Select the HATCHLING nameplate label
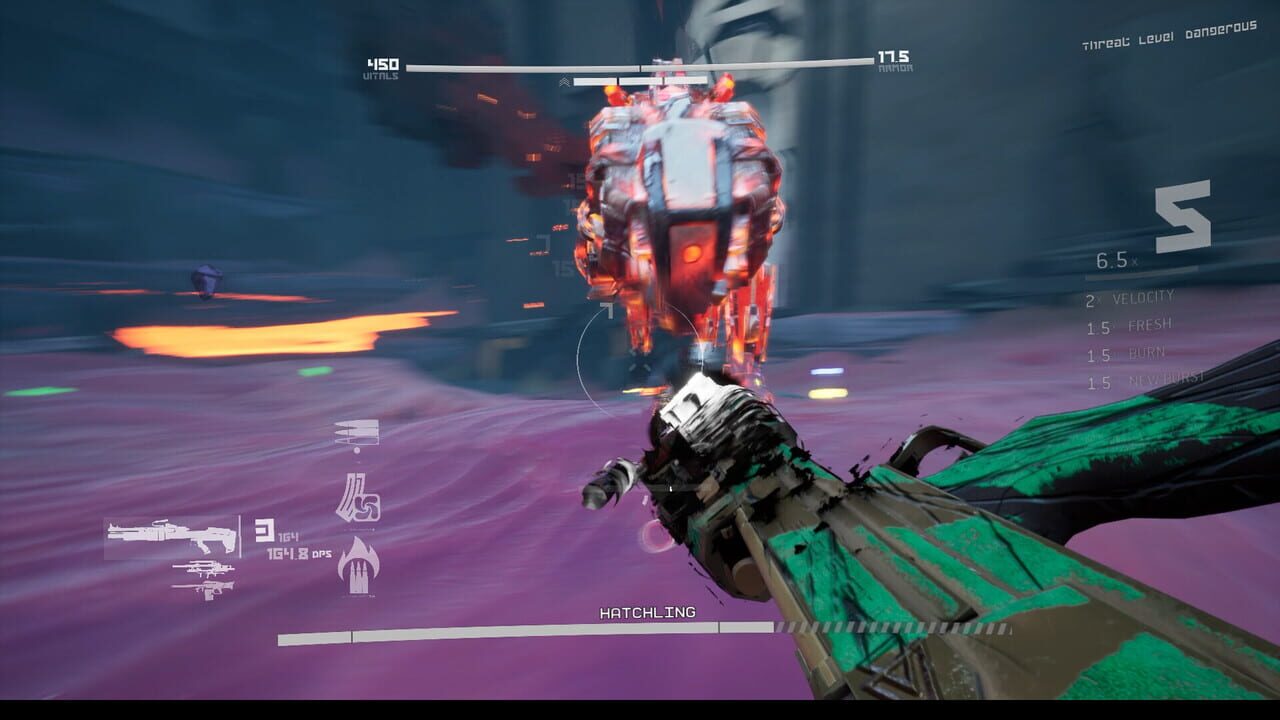Screen dimensions: 1280x720 tap(646, 613)
